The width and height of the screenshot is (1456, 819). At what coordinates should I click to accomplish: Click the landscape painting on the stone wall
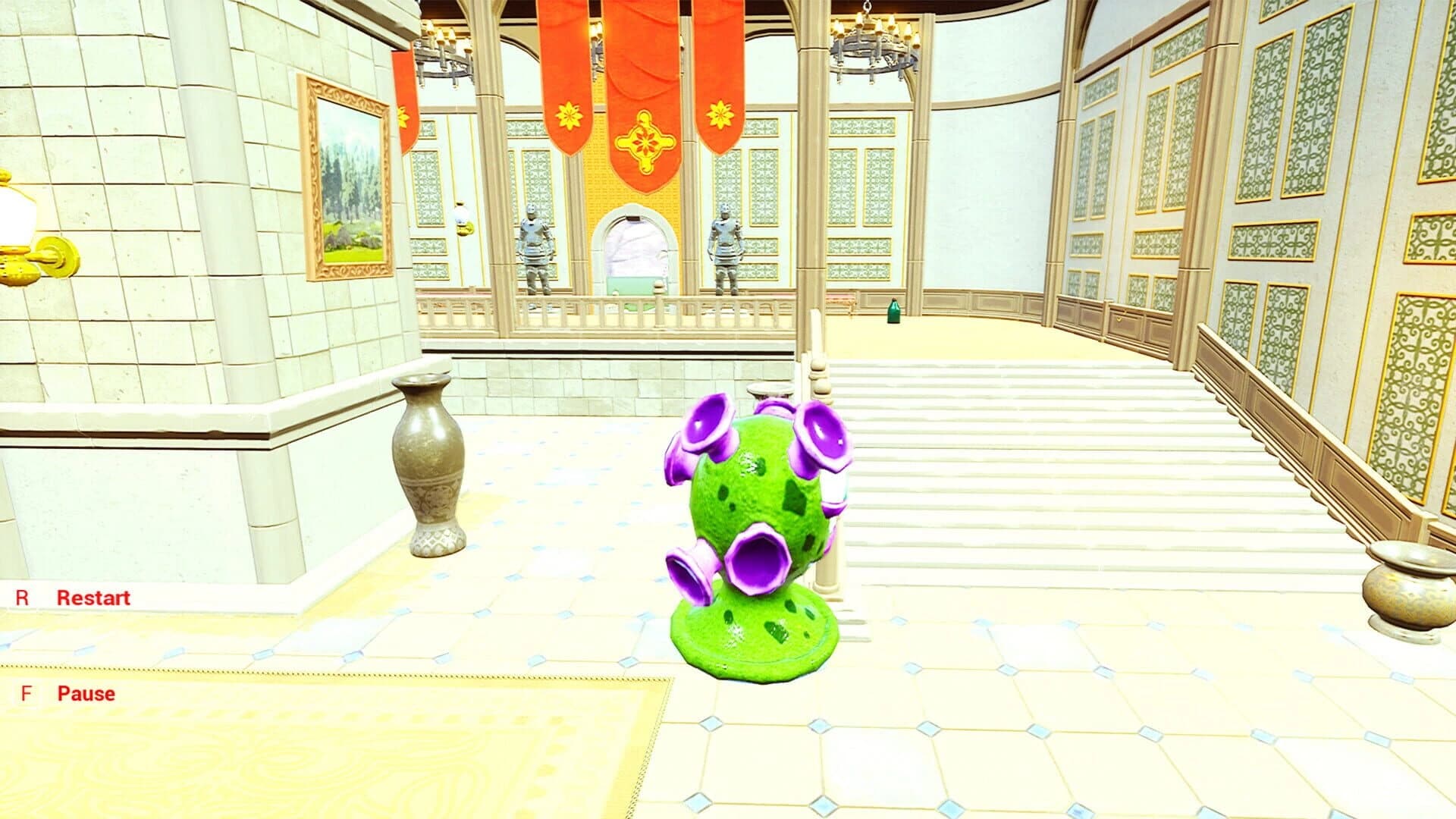[349, 182]
